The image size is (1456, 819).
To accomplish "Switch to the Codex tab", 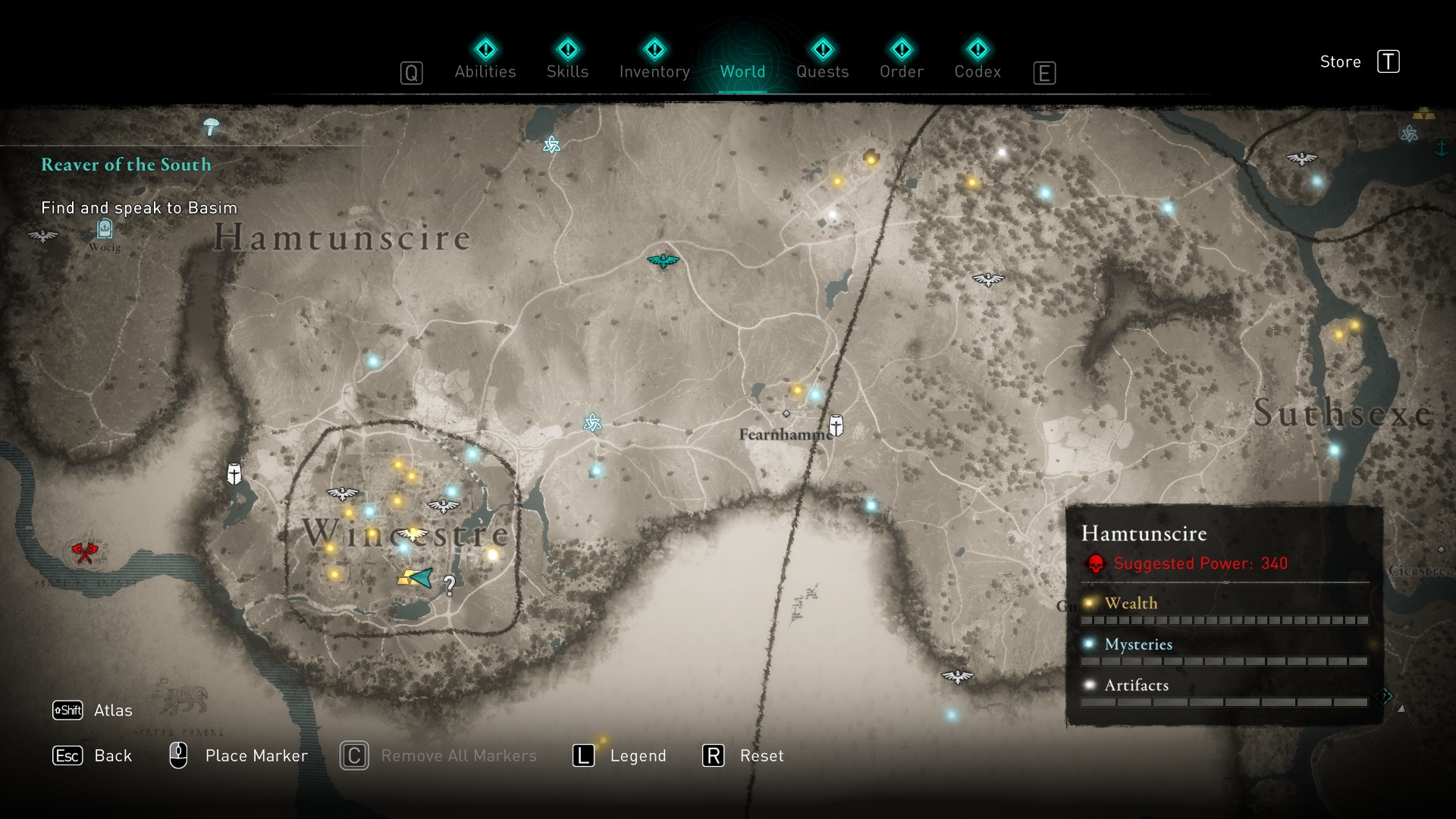I will [977, 61].
